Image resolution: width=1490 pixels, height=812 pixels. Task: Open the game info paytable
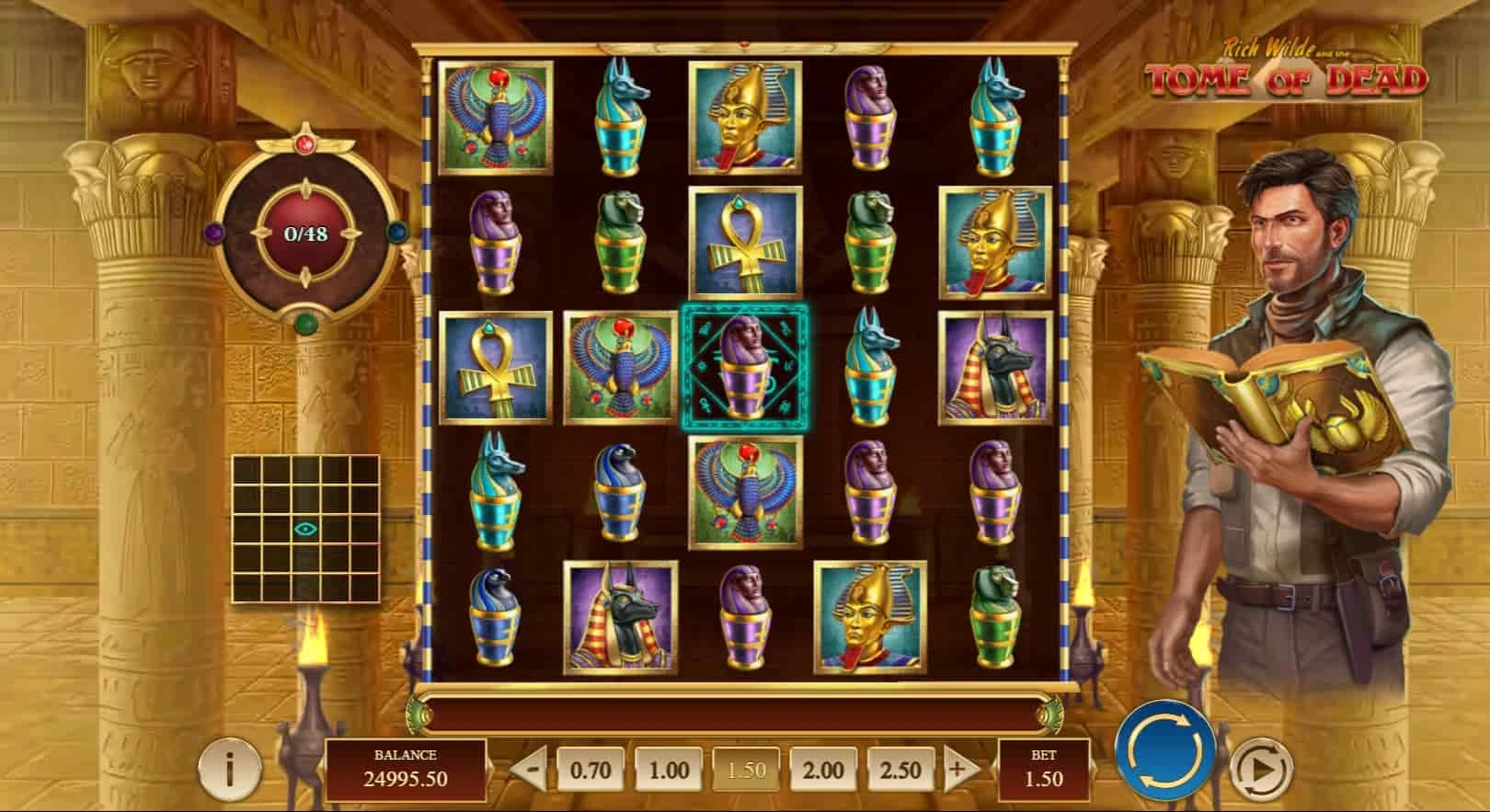(229, 767)
